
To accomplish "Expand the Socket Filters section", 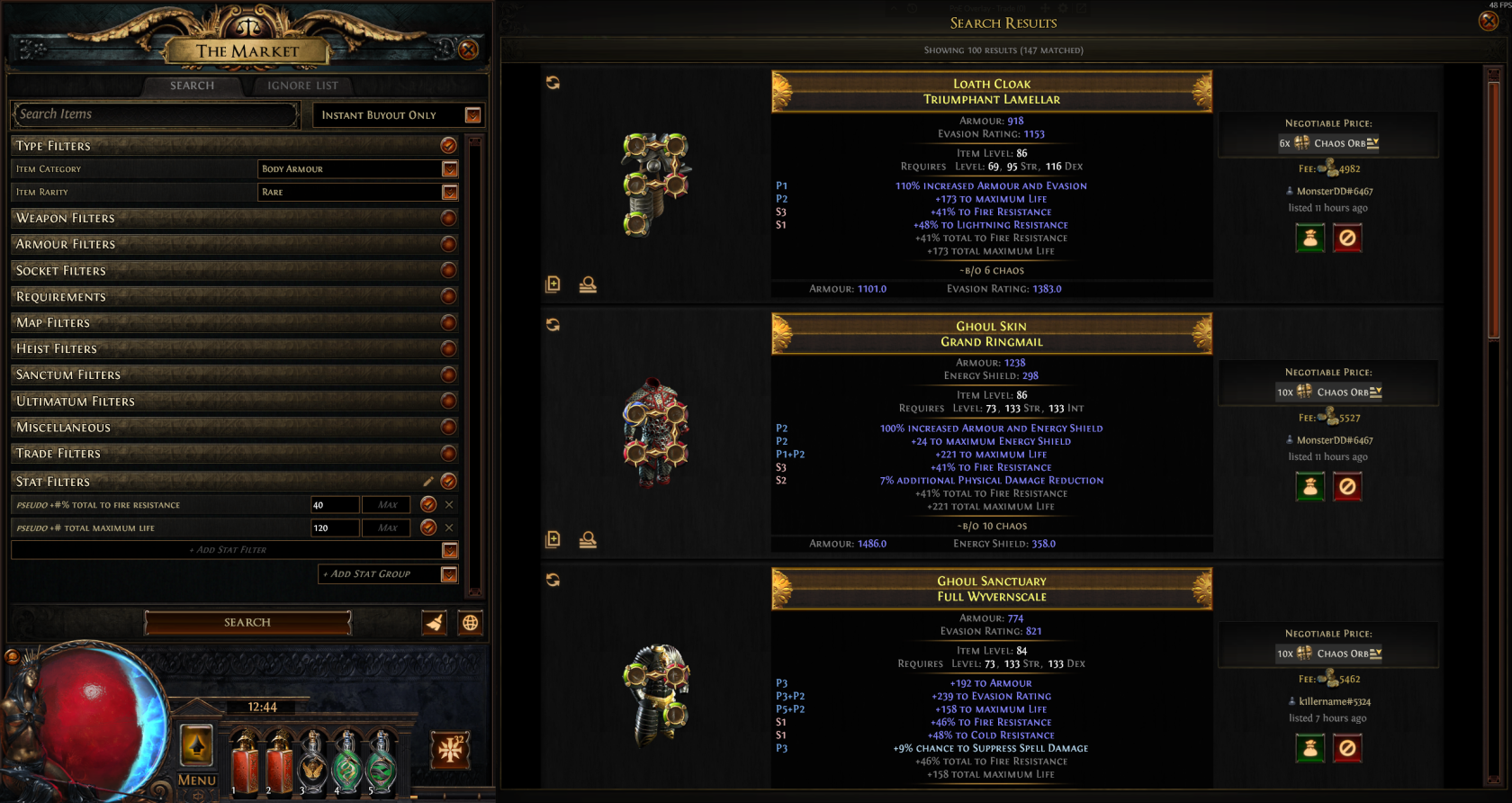I will [448, 270].
